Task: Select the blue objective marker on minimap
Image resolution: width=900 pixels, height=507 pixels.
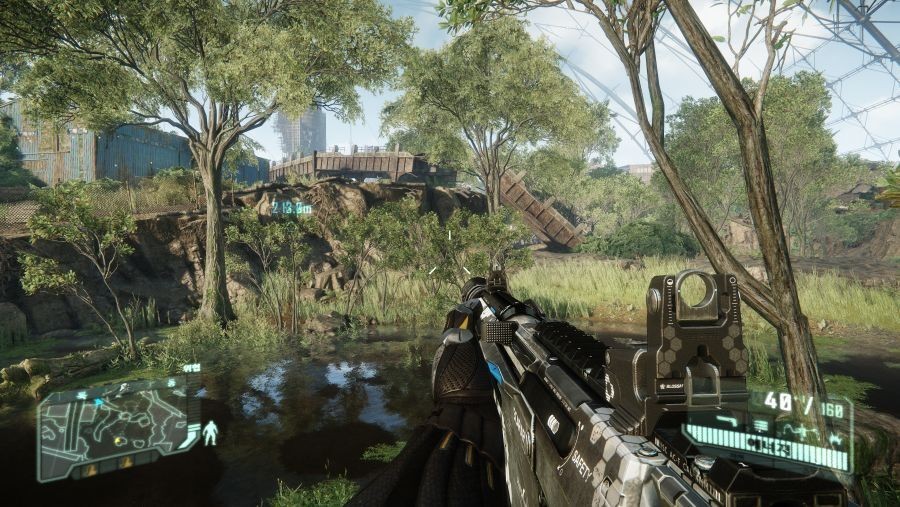Action: (98, 401)
